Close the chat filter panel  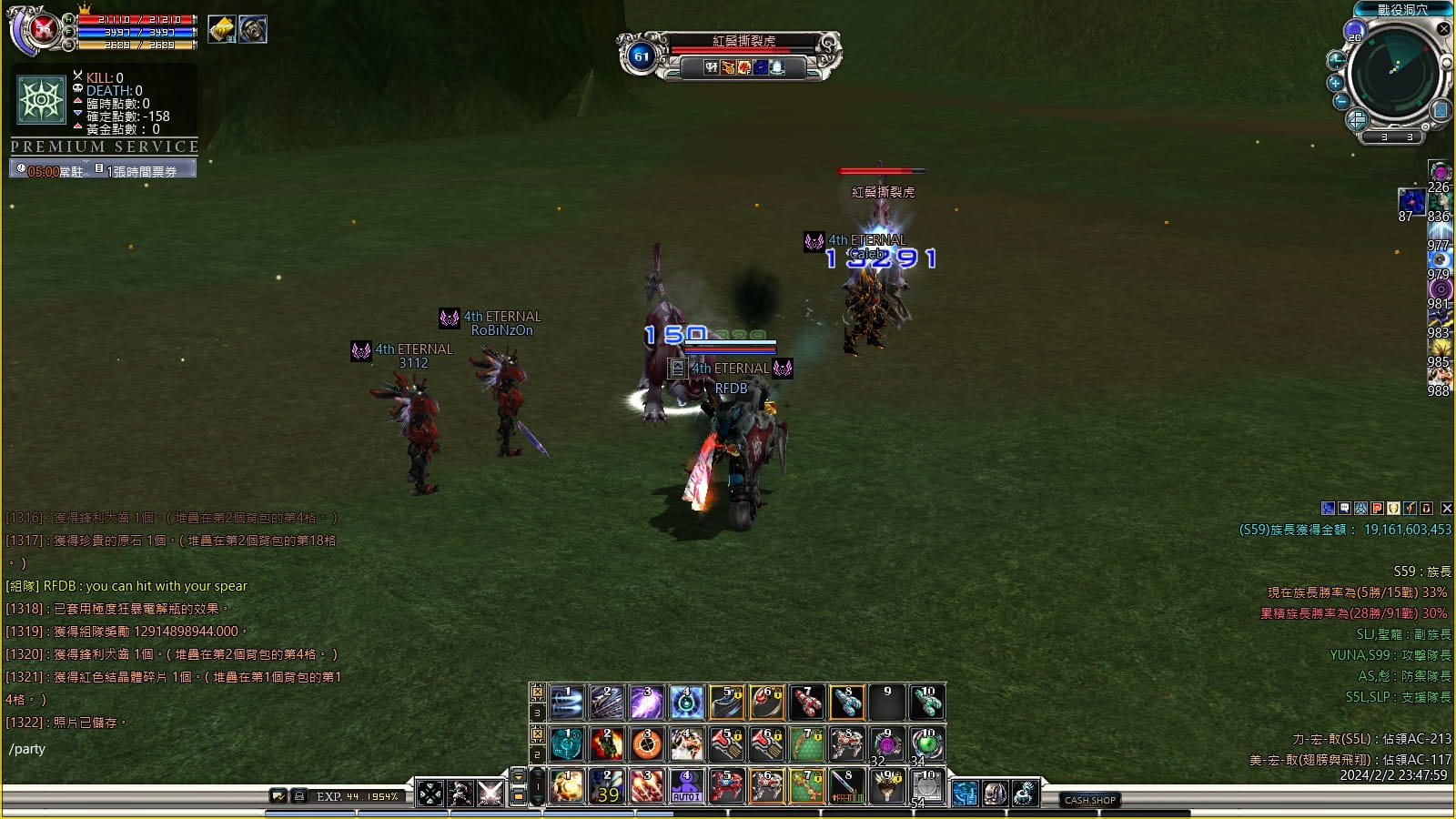1446,509
